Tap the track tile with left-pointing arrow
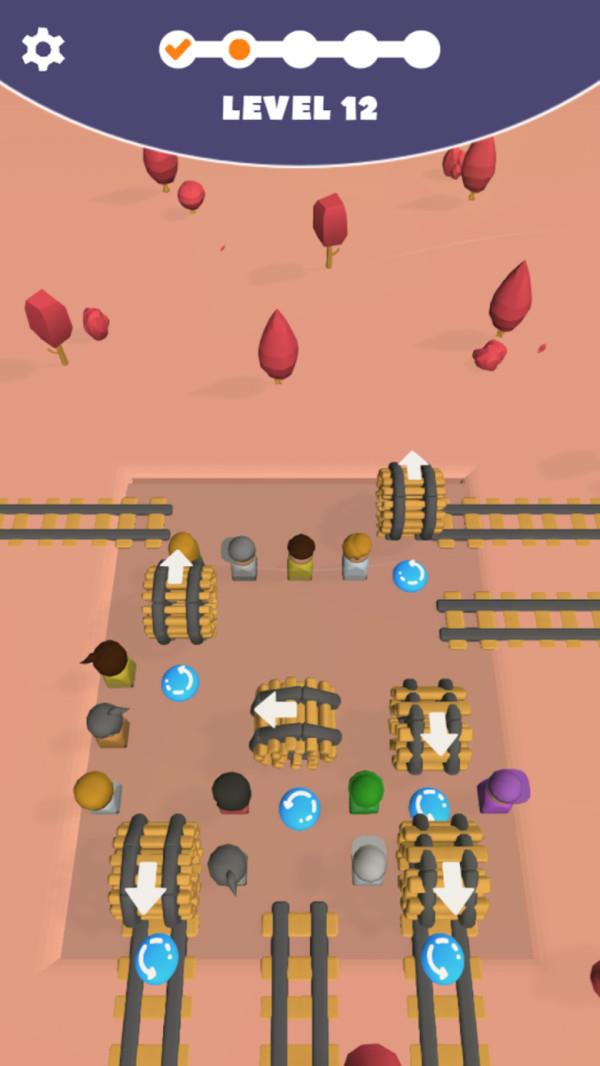The height and width of the screenshot is (1066, 600). [295, 722]
